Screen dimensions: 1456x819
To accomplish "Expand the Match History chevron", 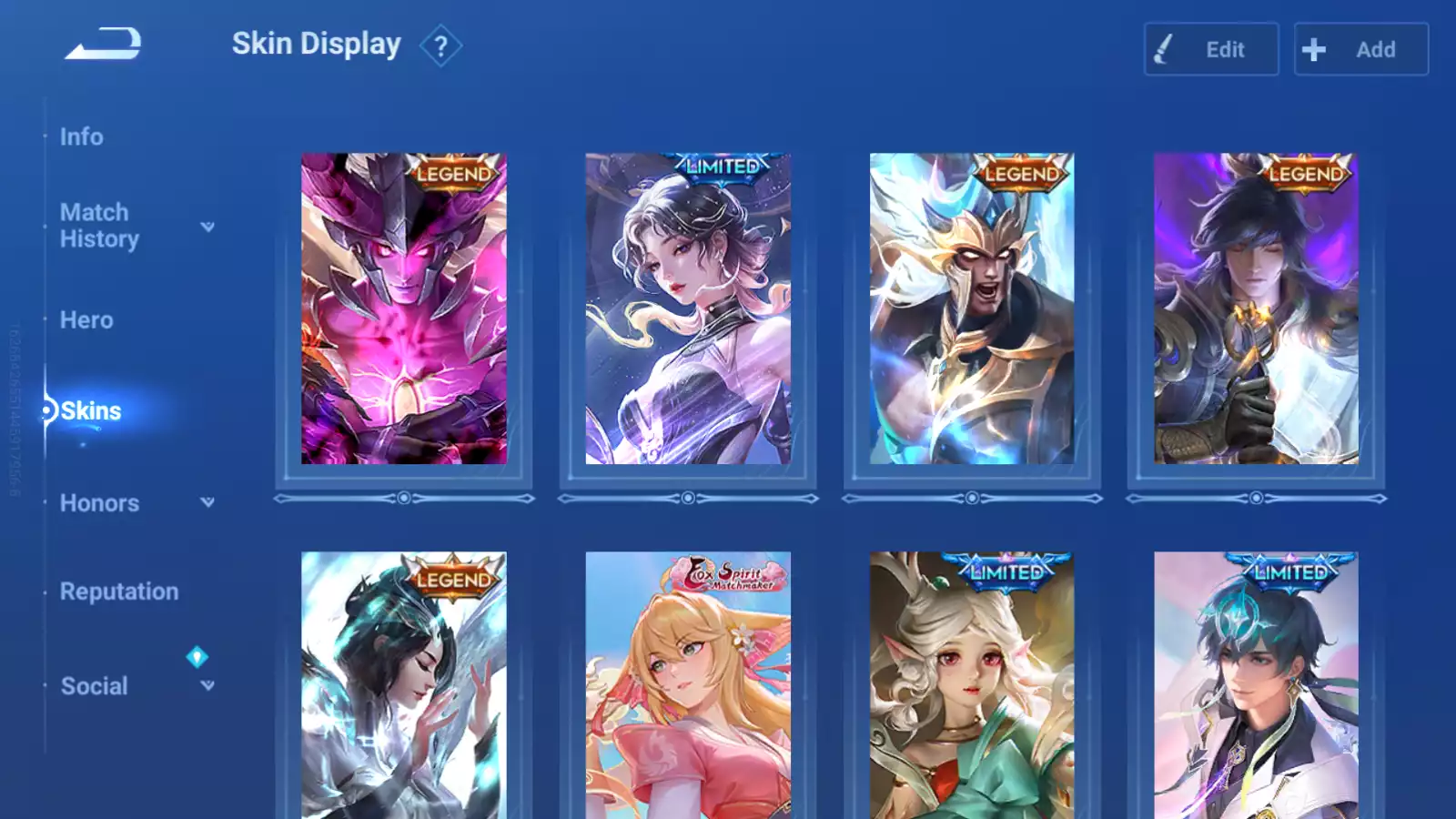I will click(208, 227).
